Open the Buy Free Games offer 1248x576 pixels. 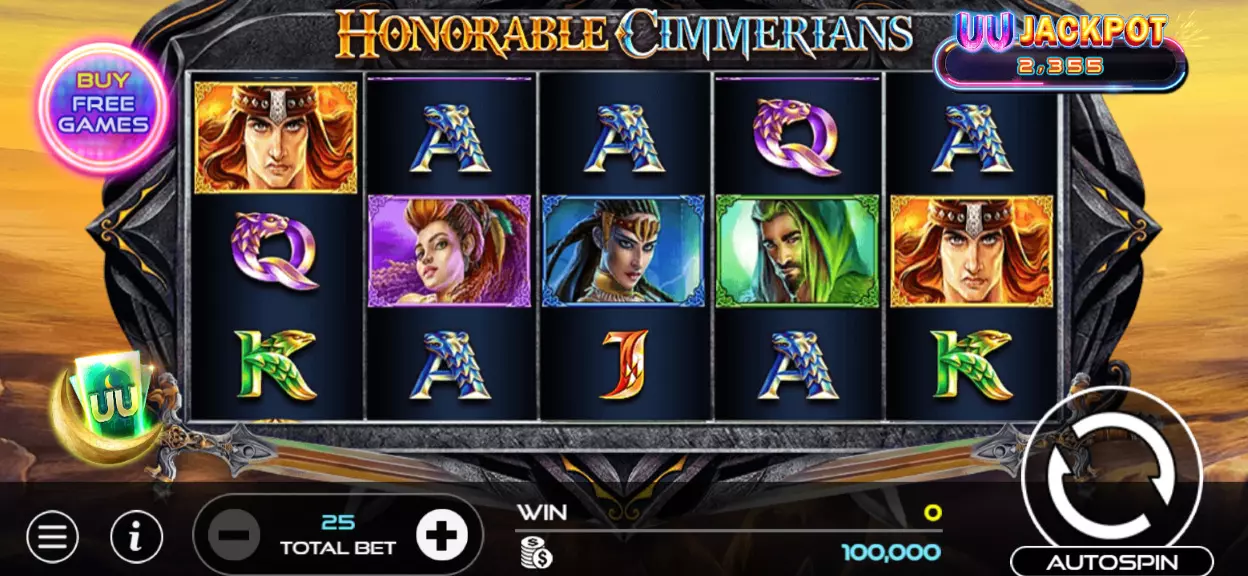coord(103,108)
